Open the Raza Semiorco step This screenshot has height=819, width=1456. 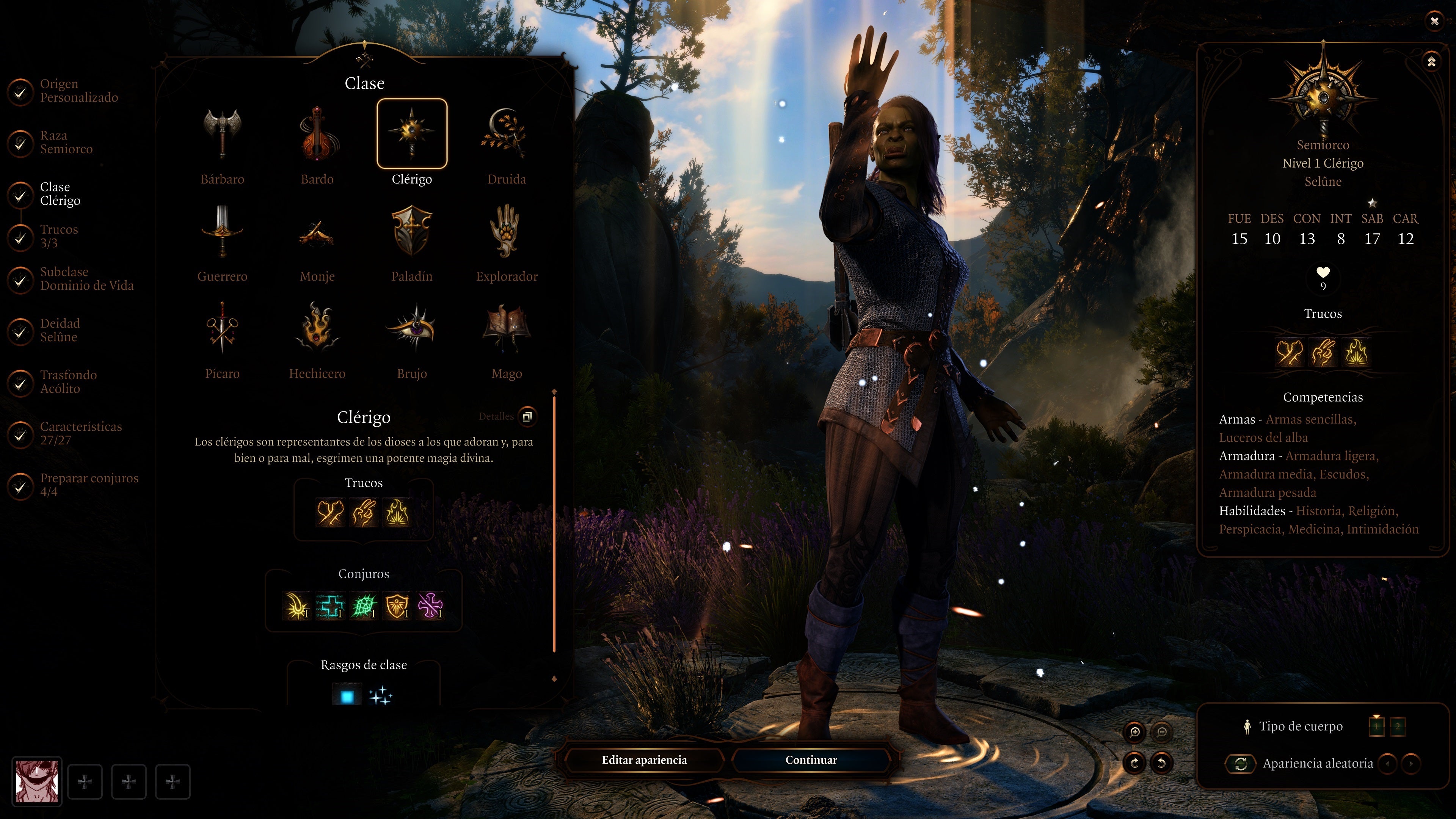pos(66,143)
